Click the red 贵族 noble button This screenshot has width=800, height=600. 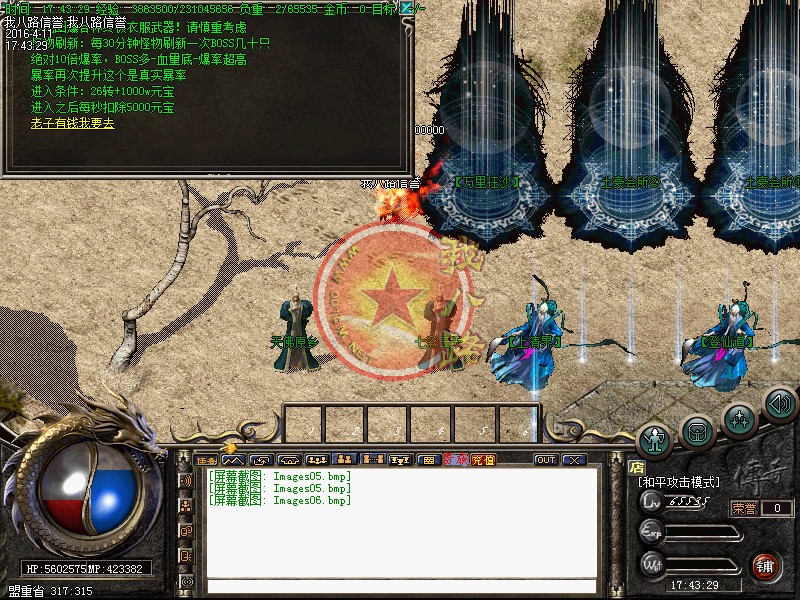tap(455, 460)
